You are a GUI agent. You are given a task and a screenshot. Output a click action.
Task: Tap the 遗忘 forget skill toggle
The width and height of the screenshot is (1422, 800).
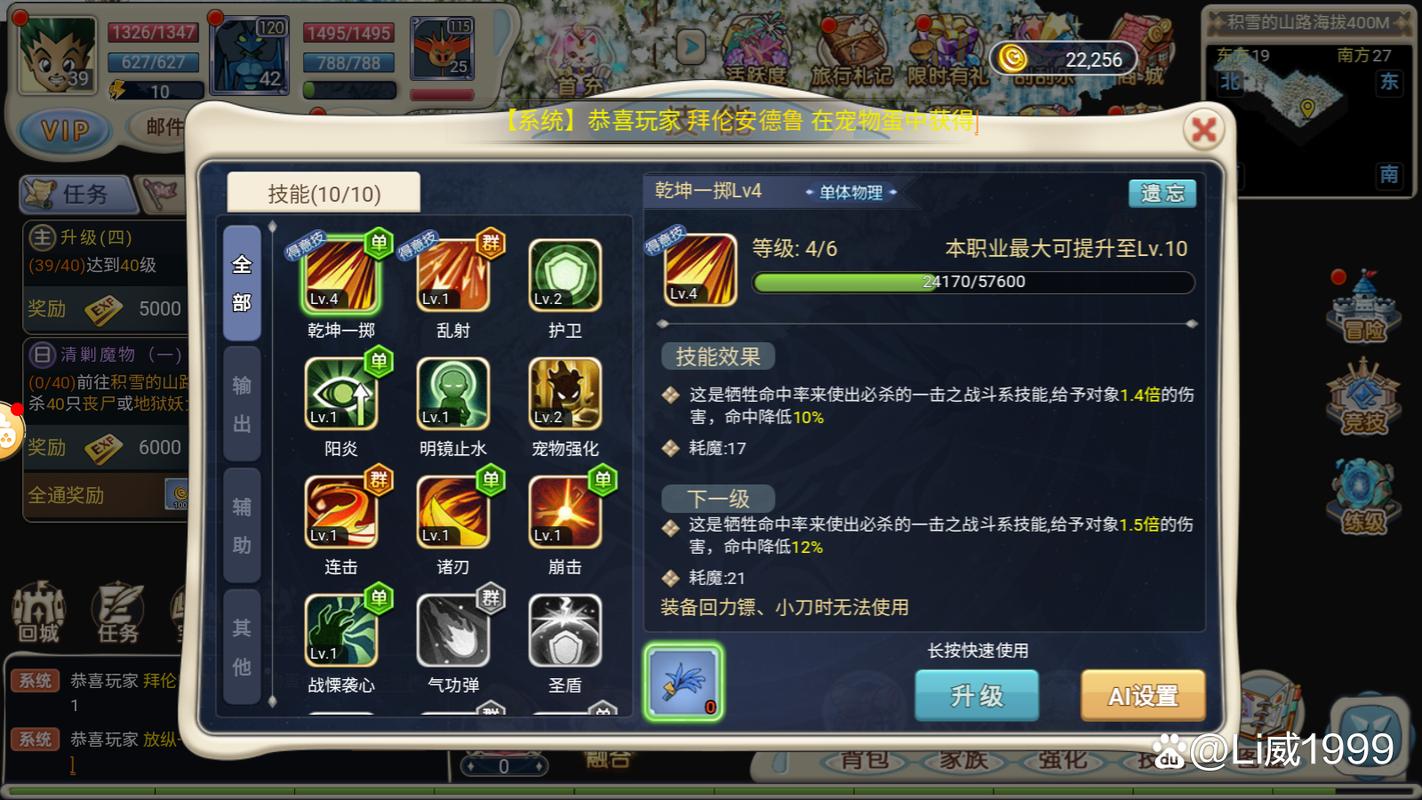(x=1162, y=193)
